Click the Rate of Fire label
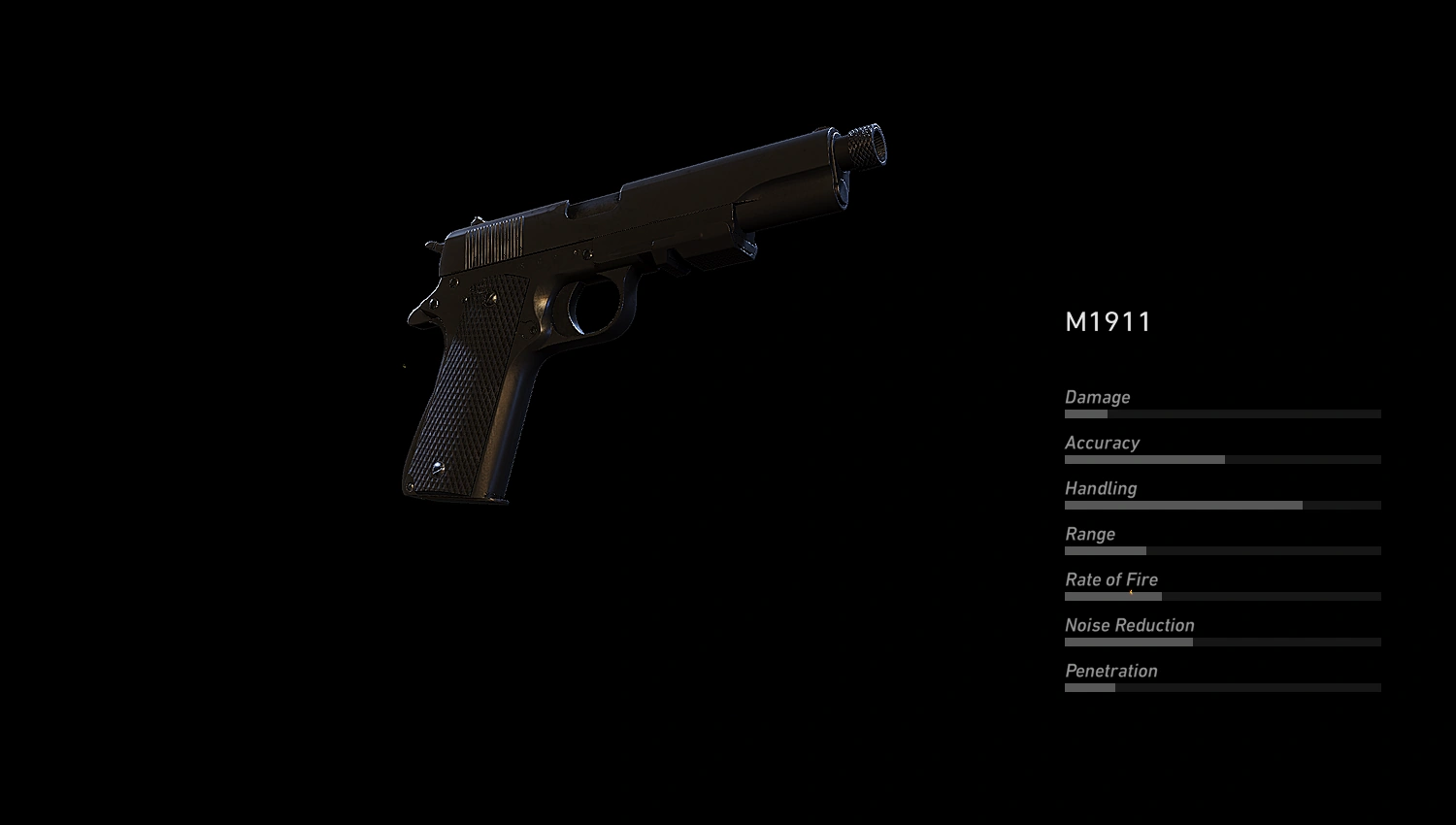Viewport: 1456px width, 825px height. pyautogui.click(x=1111, y=579)
